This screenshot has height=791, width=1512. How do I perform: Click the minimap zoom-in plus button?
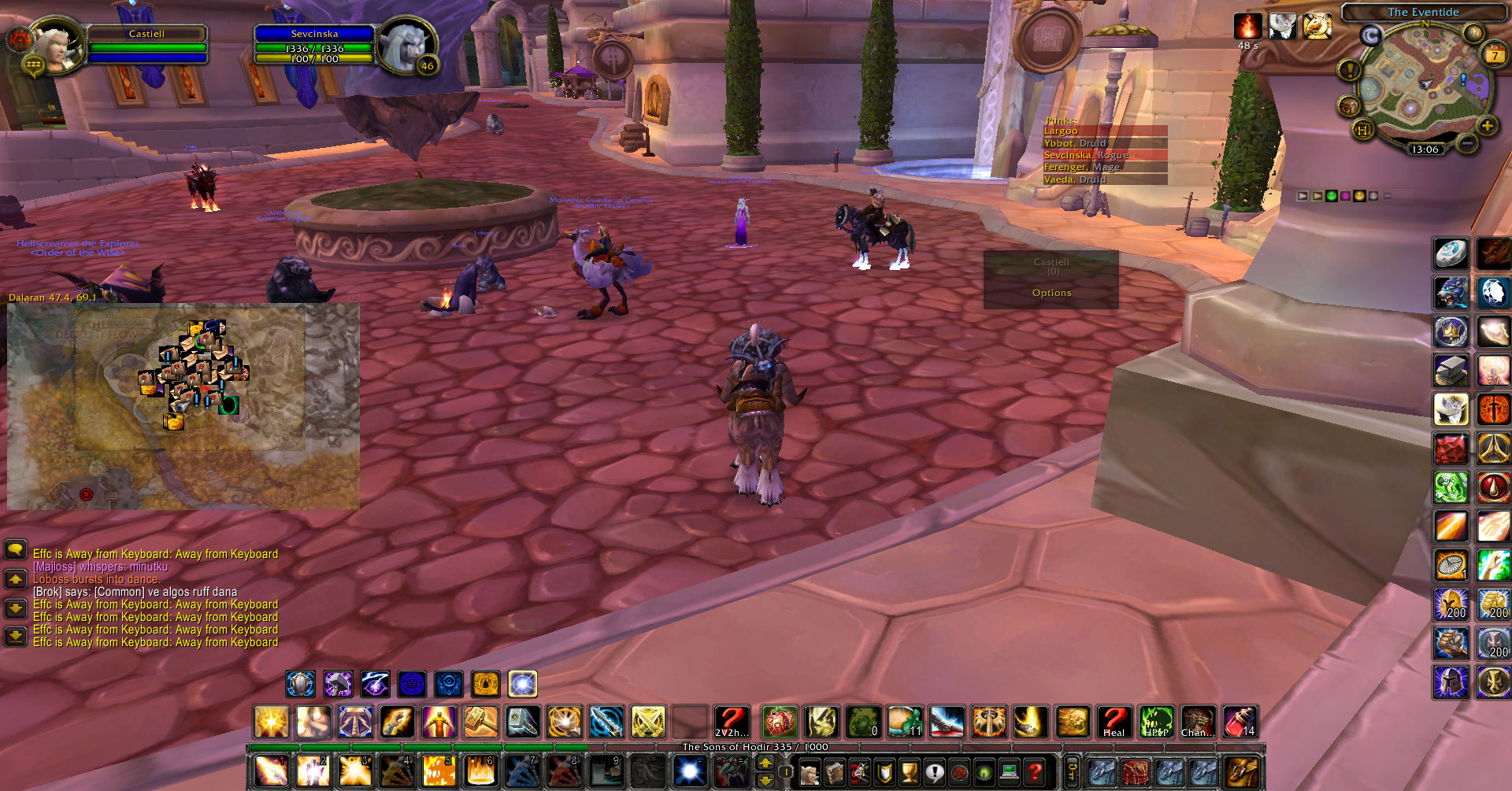(1487, 126)
